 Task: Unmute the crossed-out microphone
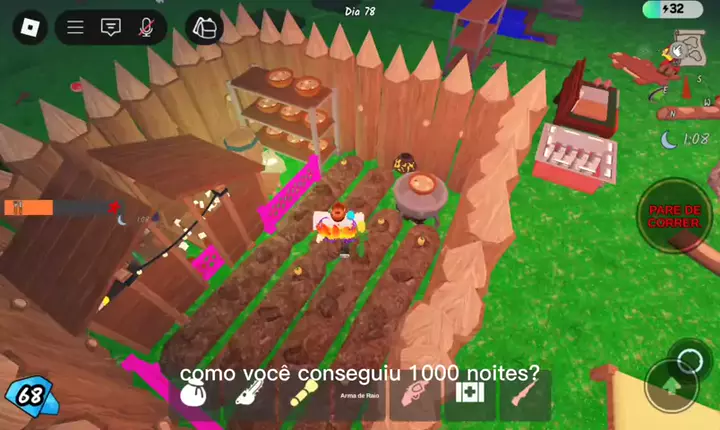point(146,28)
